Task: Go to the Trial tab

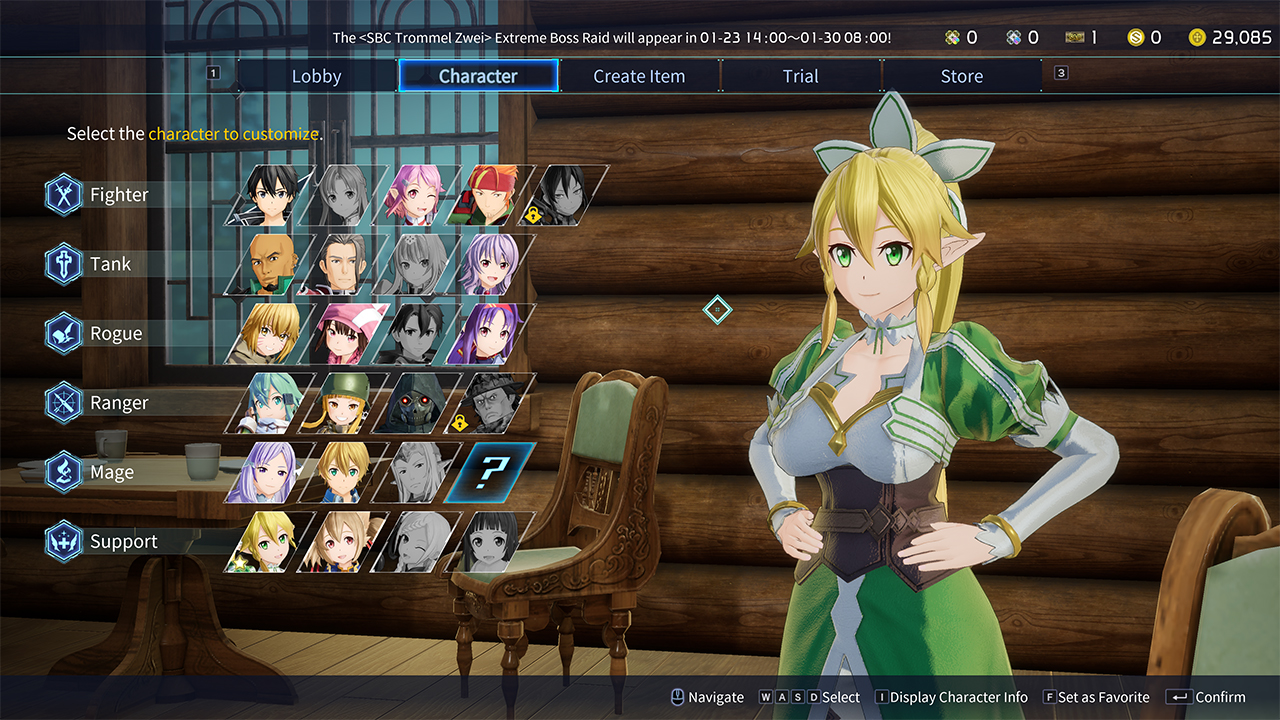Action: point(800,76)
